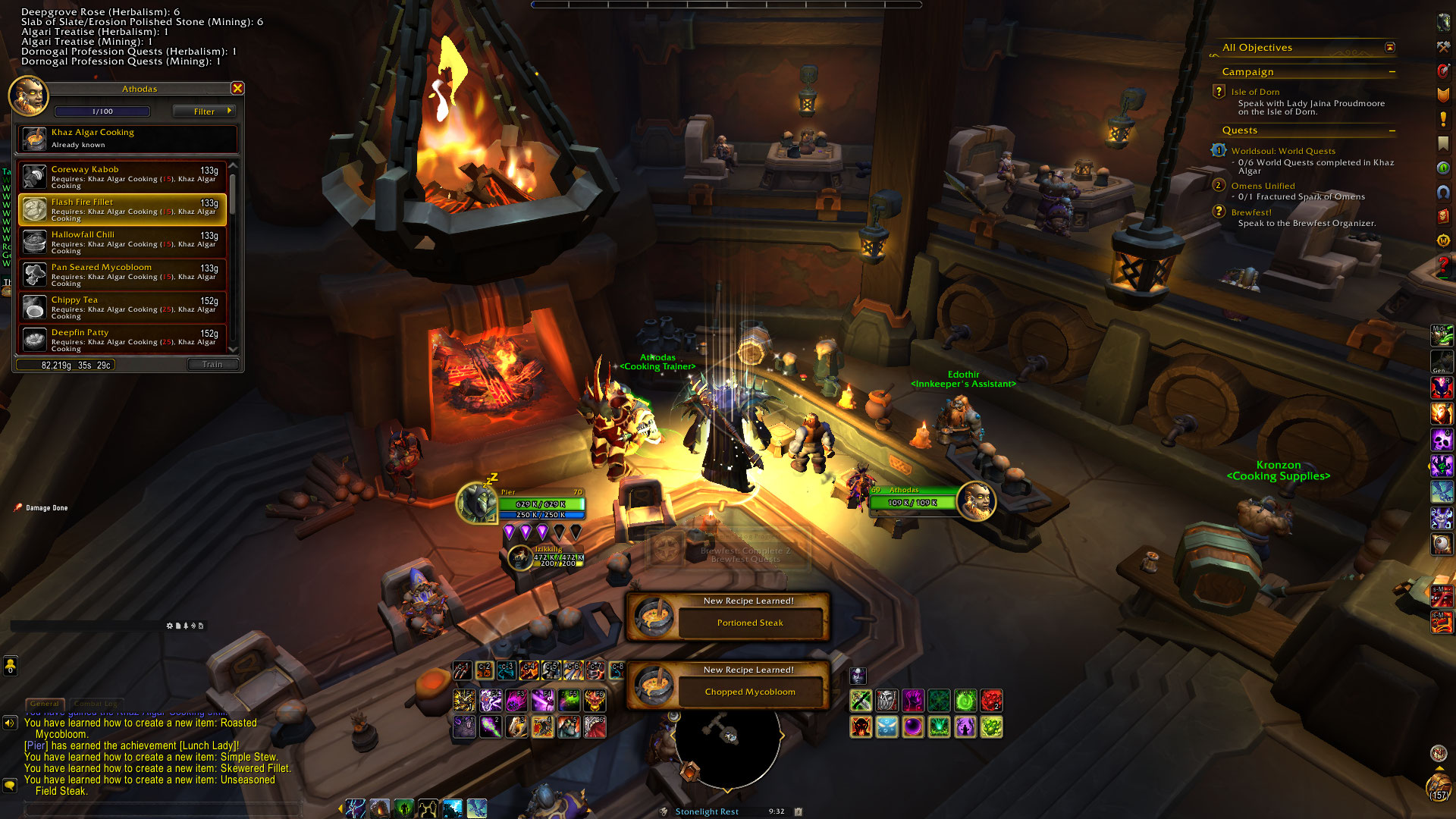Open the Brewfest! quest entry
Screen dimensions: 1456x819
1251,212
